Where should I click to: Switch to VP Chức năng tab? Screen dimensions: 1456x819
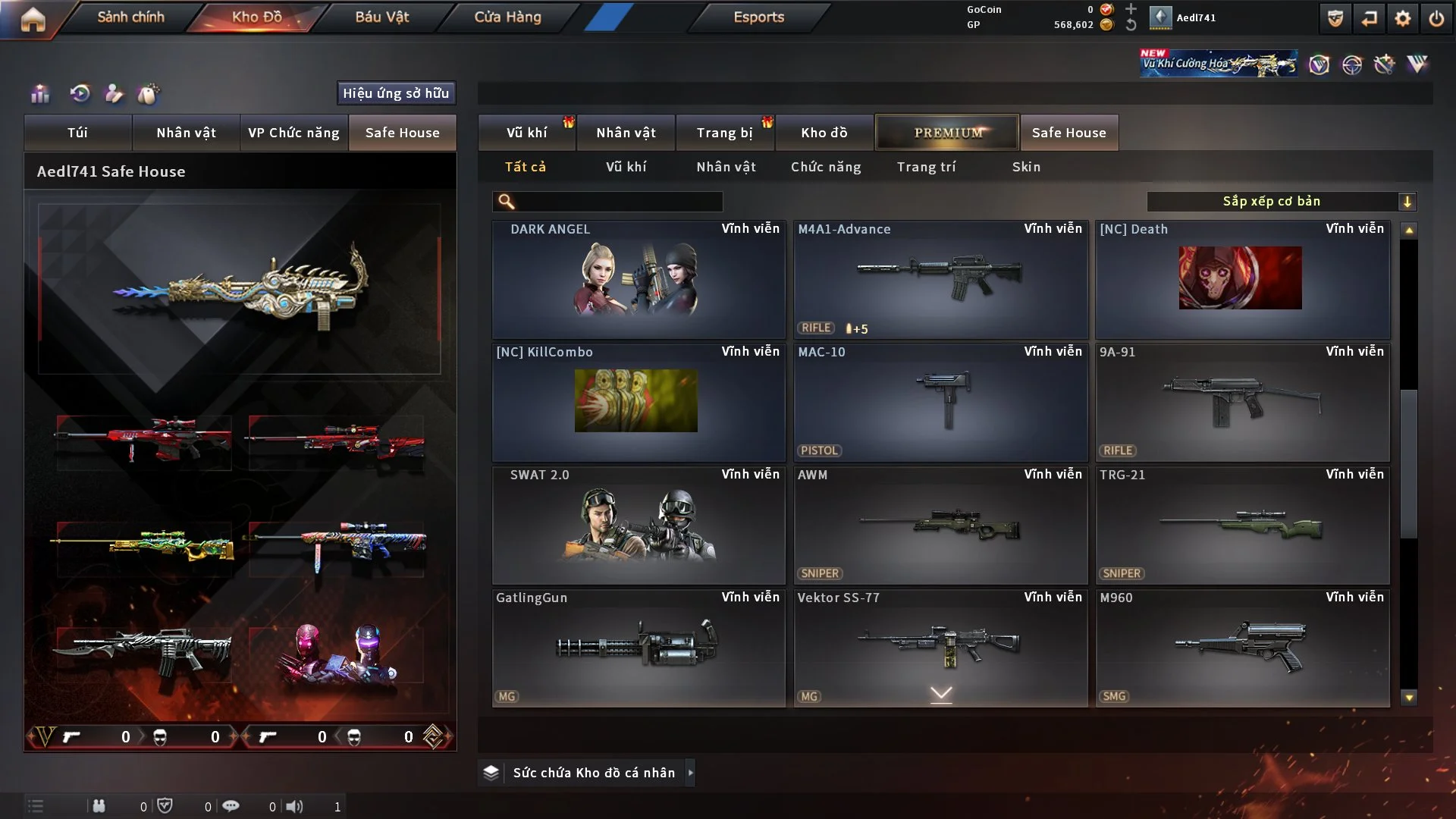293,133
